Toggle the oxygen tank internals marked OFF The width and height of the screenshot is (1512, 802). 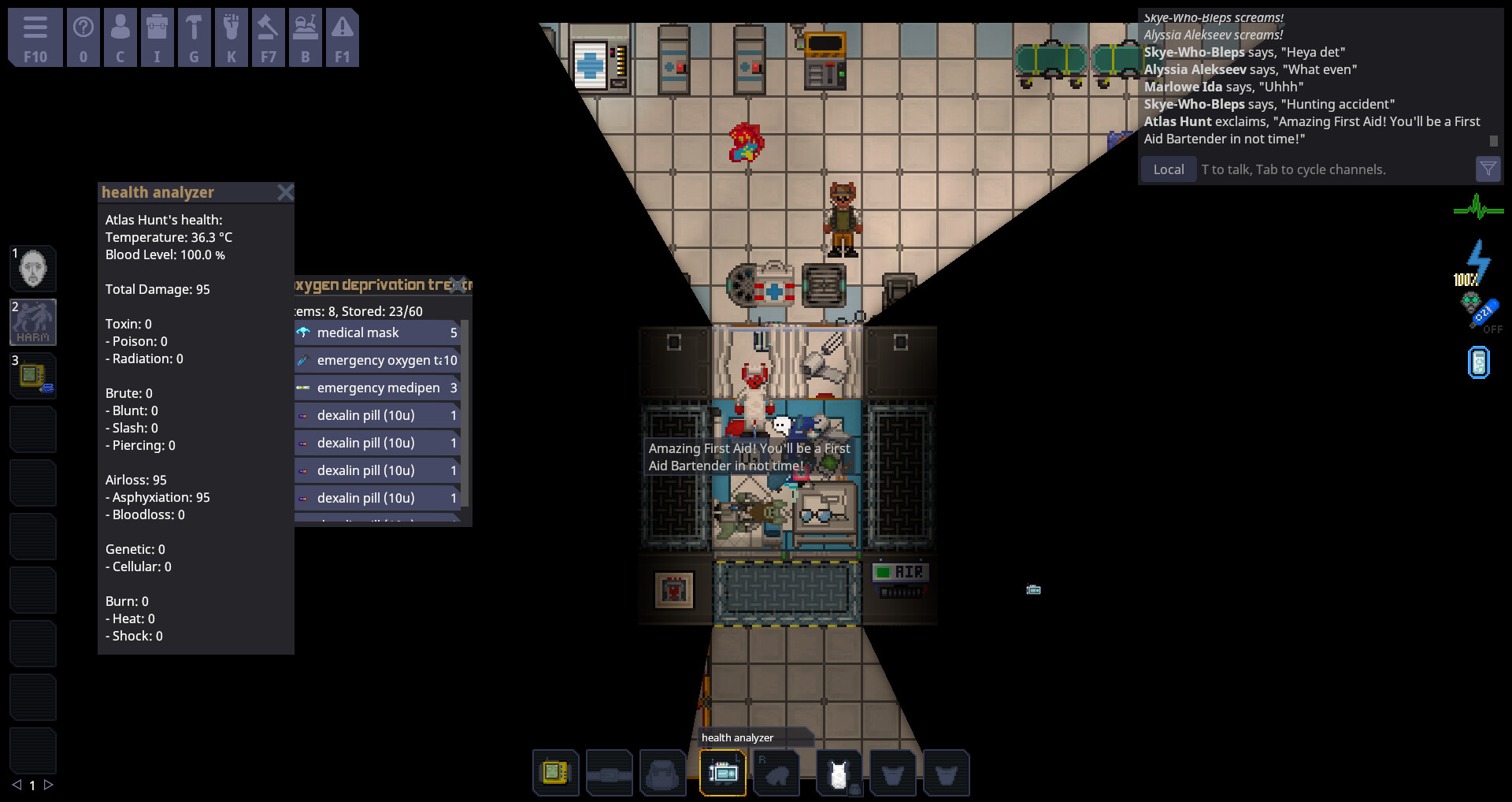(1478, 314)
